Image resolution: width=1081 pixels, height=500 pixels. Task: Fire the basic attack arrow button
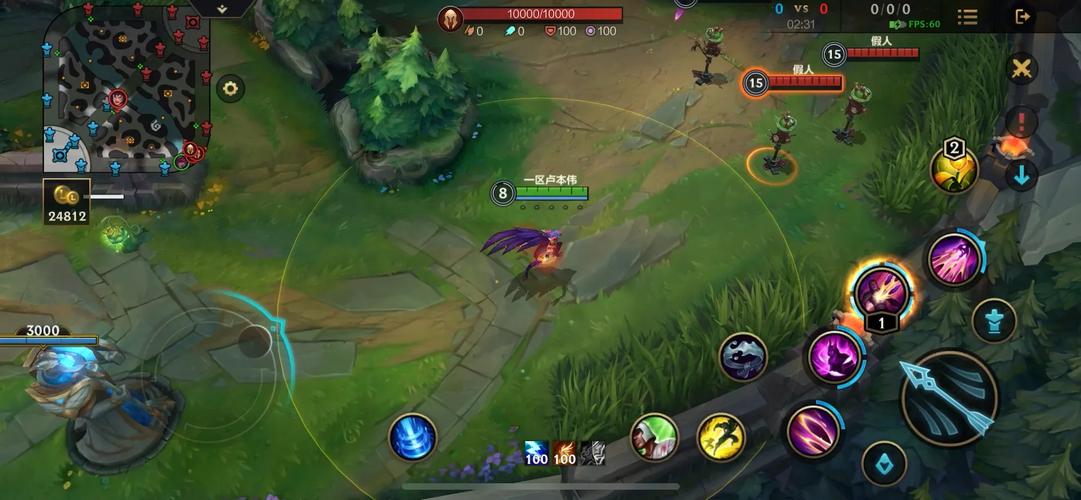[949, 397]
